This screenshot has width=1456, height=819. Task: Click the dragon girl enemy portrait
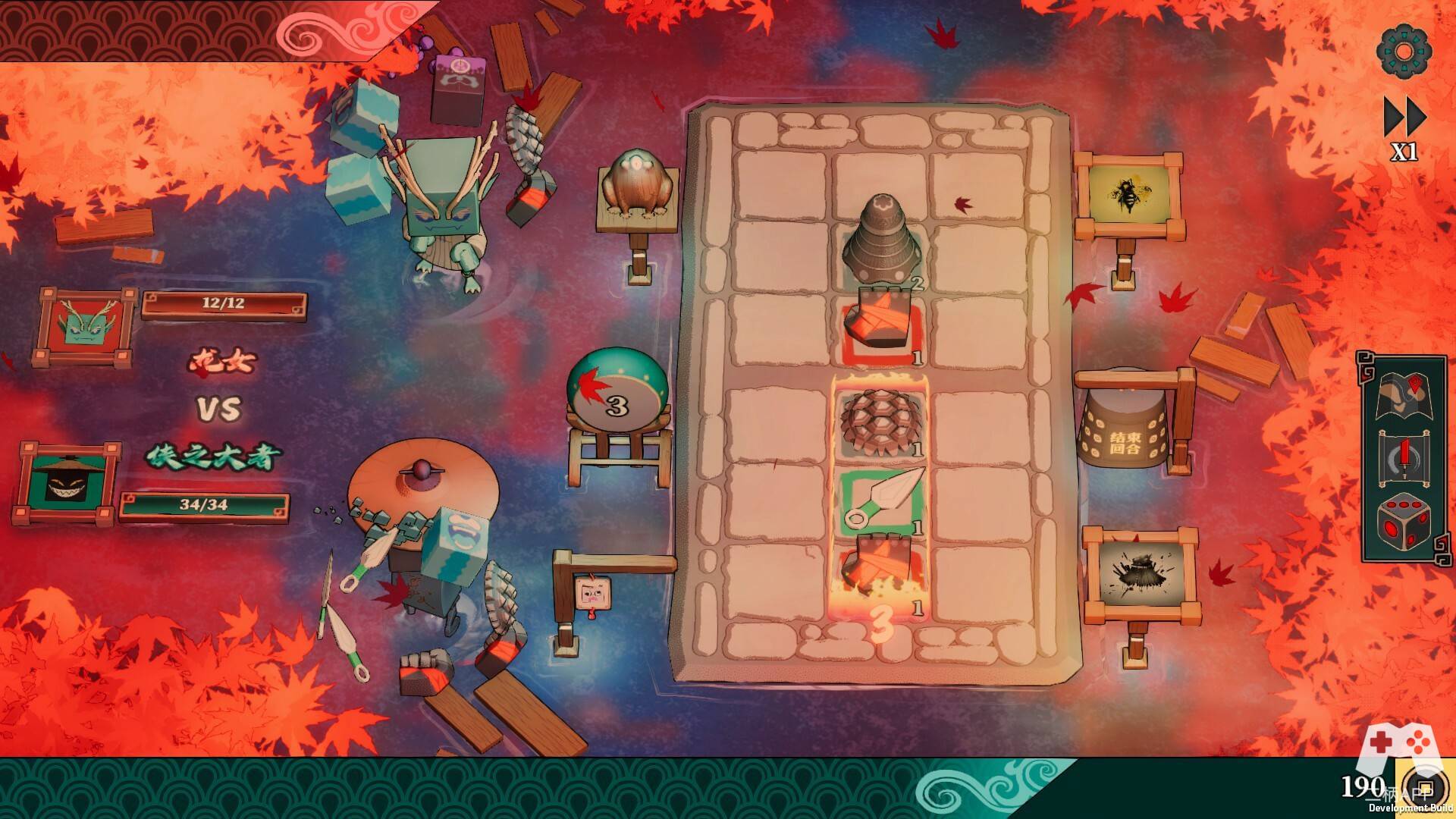(85, 328)
